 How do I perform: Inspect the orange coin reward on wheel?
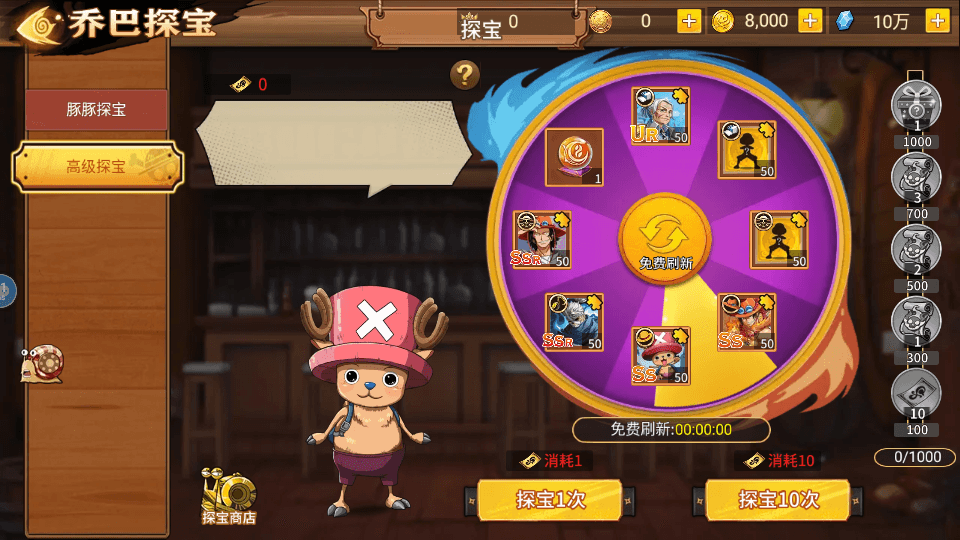pyautogui.click(x=574, y=157)
